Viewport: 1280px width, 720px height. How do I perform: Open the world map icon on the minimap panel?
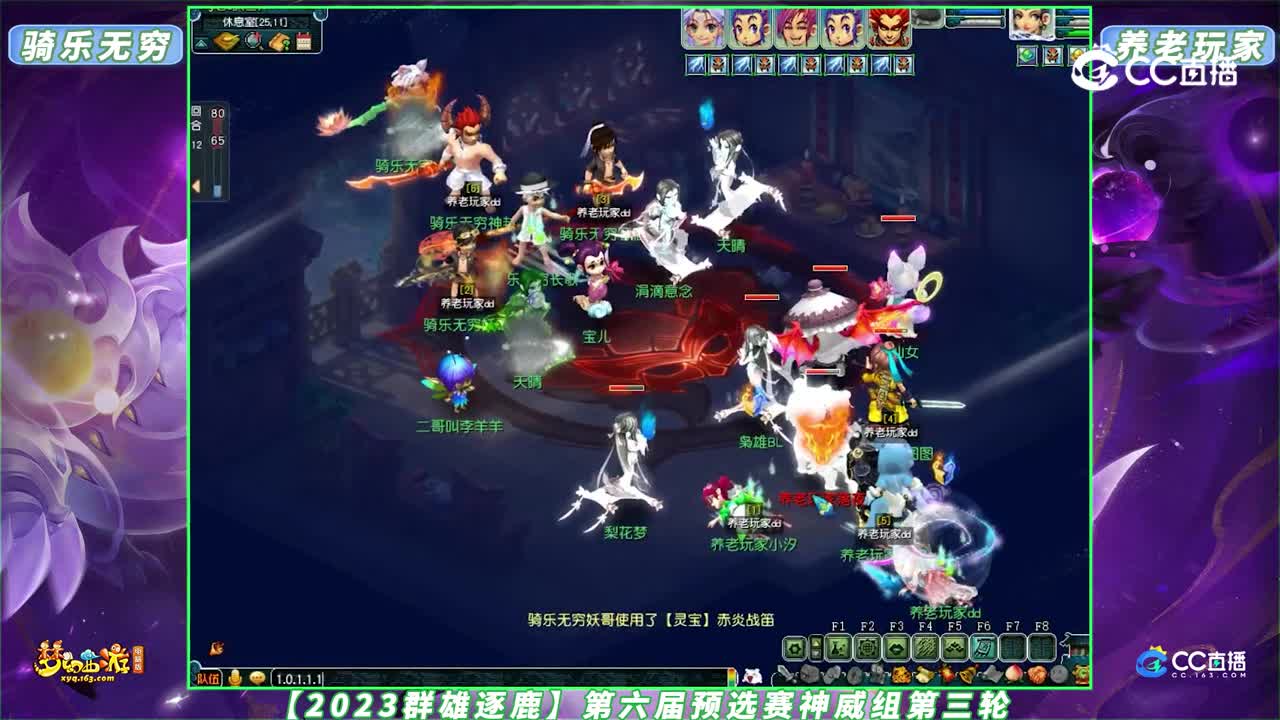pyautogui.click(x=227, y=41)
